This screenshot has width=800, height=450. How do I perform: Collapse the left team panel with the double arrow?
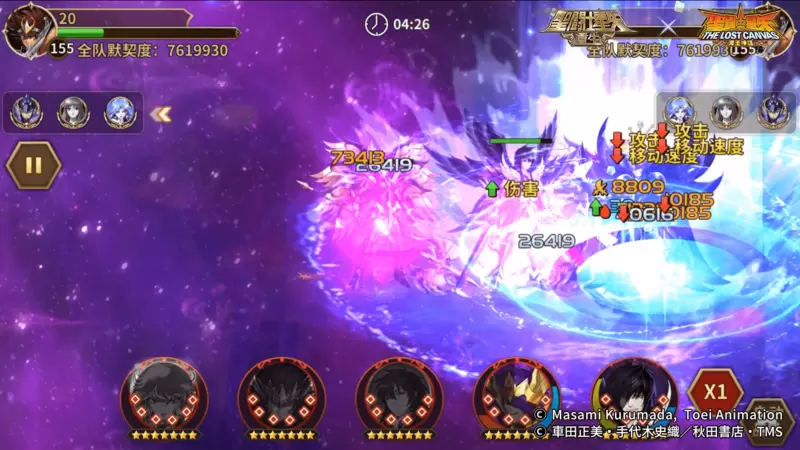pos(159,114)
